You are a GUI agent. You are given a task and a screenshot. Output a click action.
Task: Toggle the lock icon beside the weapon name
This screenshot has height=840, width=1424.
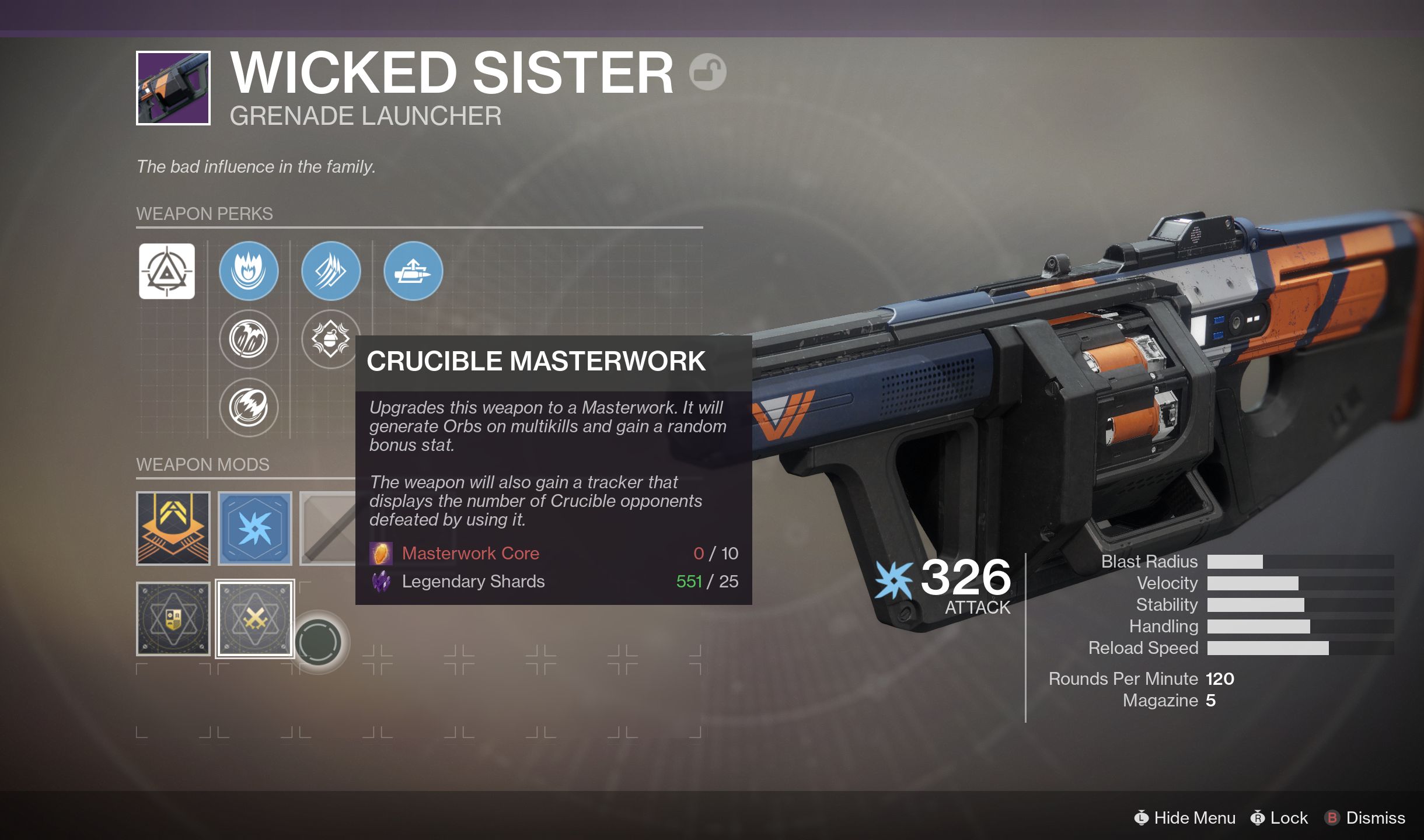[707, 72]
